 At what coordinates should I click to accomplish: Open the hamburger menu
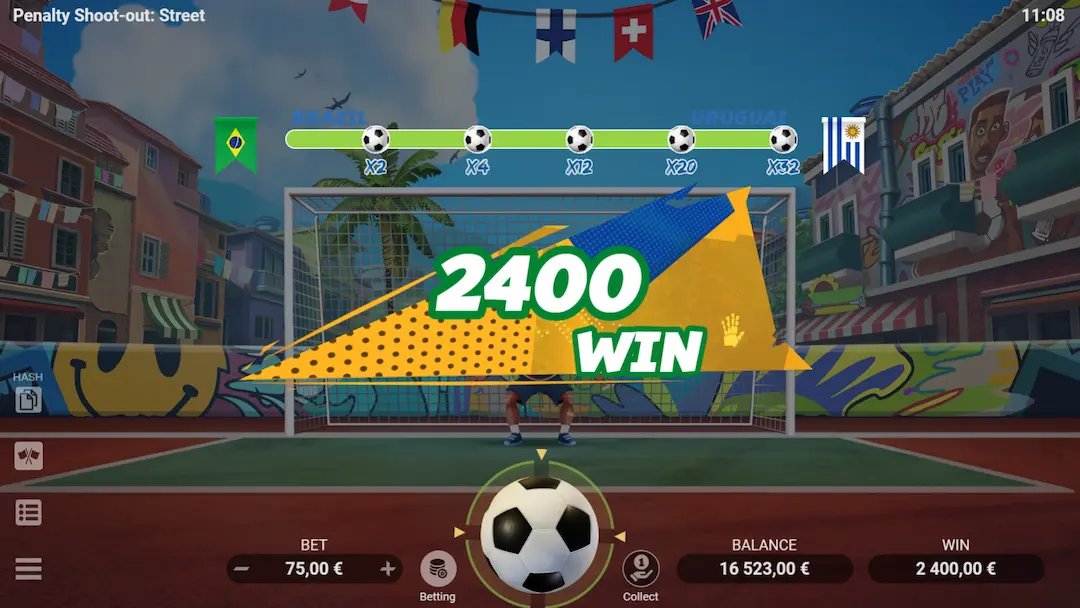click(29, 569)
